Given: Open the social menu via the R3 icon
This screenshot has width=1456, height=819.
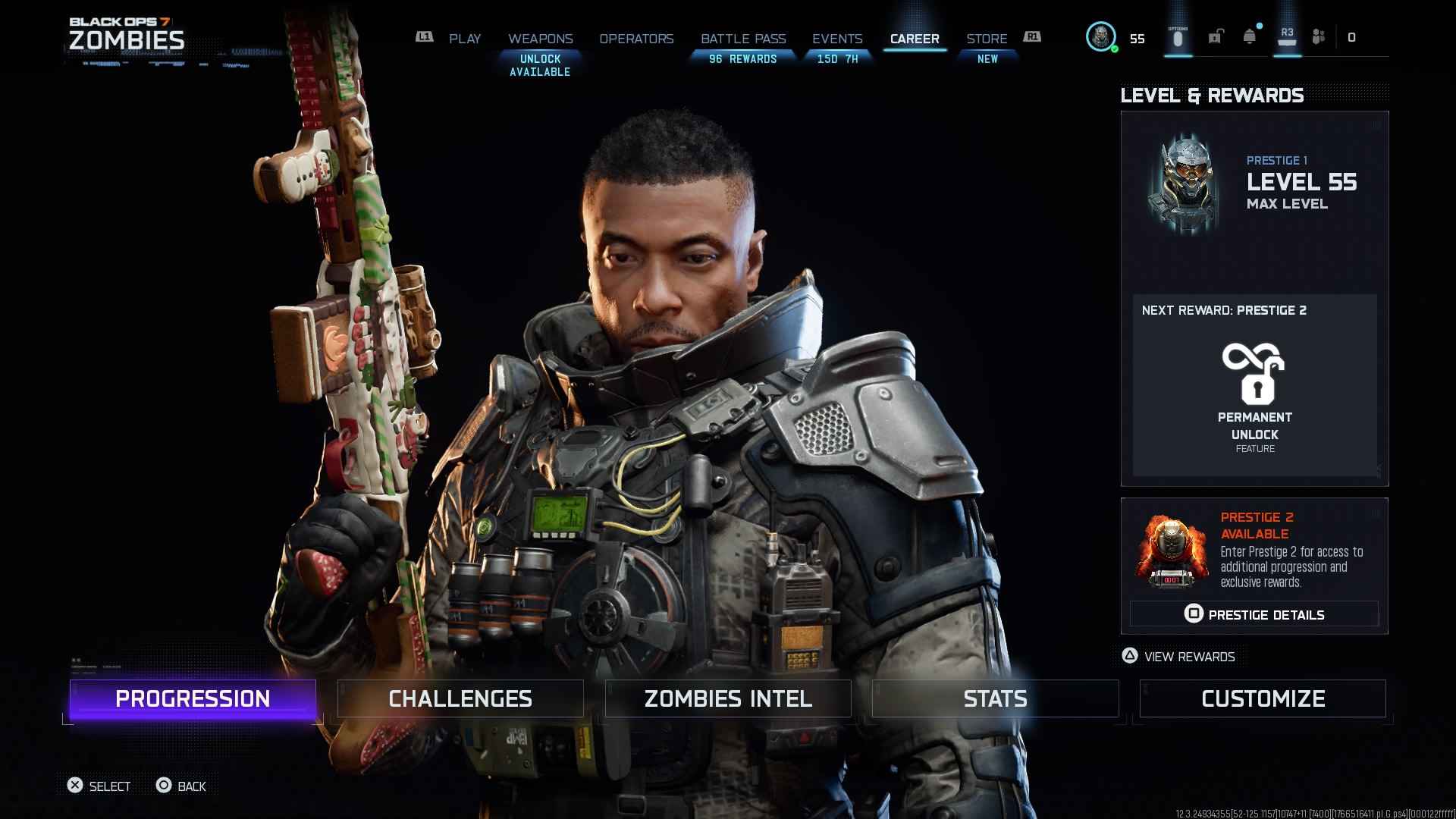Looking at the screenshot, I should (x=1288, y=36).
